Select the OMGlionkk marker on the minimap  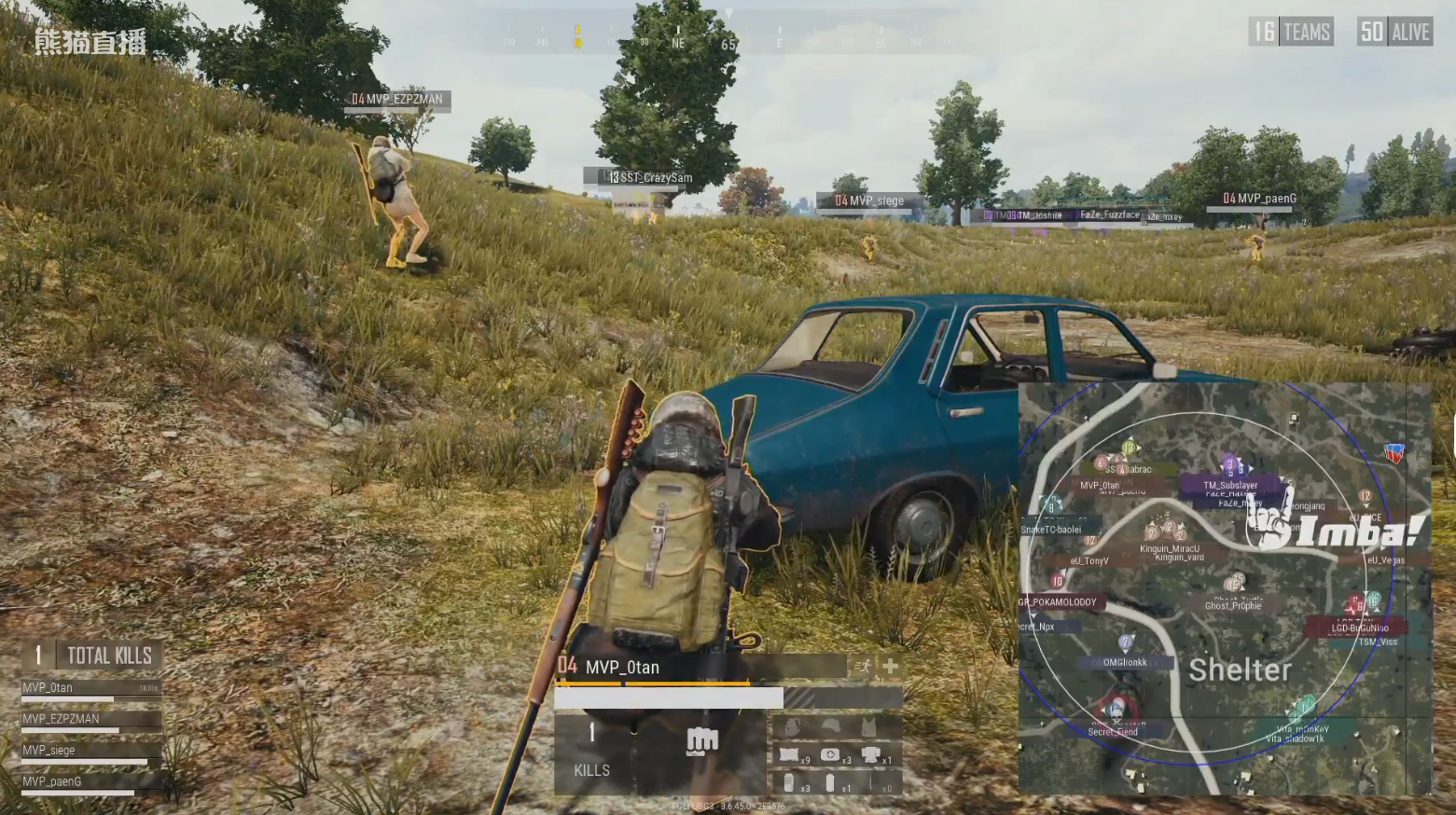pos(1125,663)
